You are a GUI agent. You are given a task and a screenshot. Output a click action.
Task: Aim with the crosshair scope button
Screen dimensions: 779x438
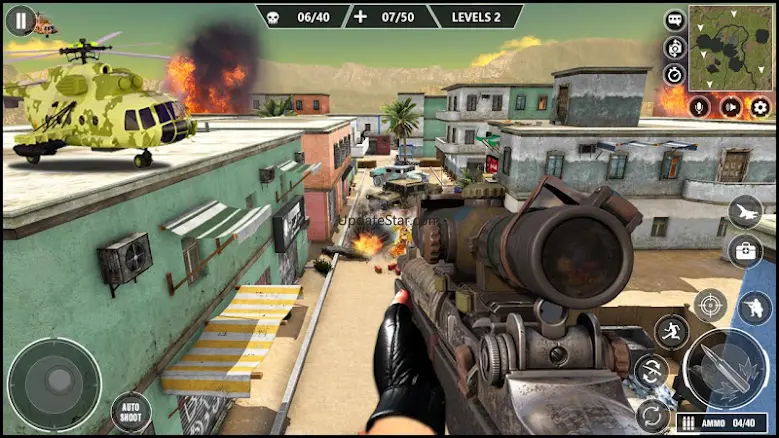710,305
